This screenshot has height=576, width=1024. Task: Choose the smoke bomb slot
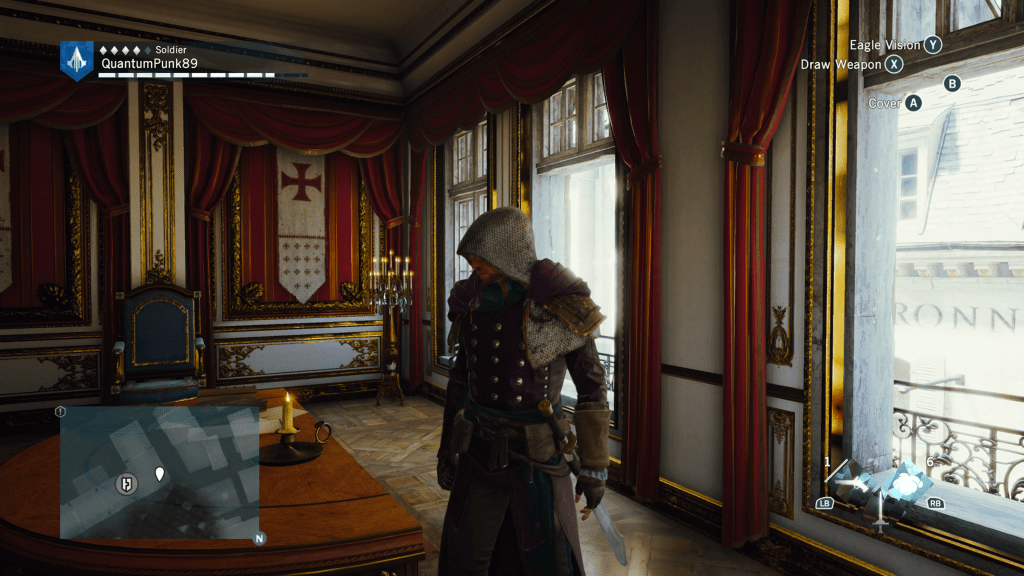pos(907,482)
